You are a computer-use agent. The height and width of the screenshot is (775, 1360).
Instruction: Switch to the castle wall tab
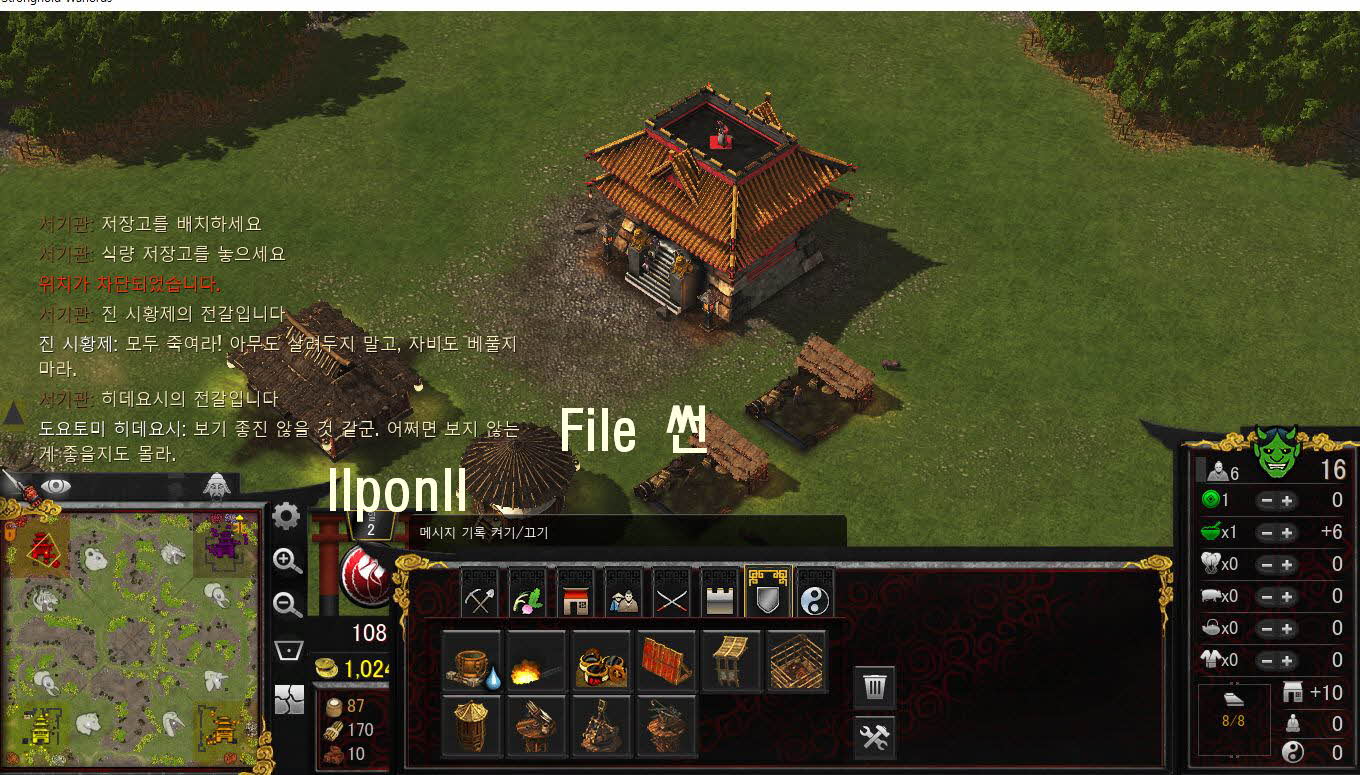(720, 597)
